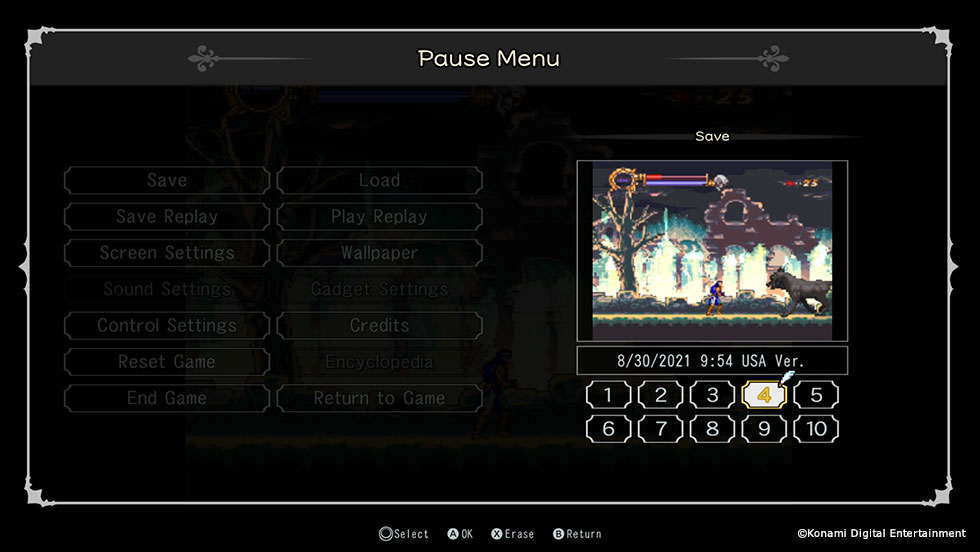Open the Load menu entry
980x552 pixels.
pyautogui.click(x=379, y=181)
